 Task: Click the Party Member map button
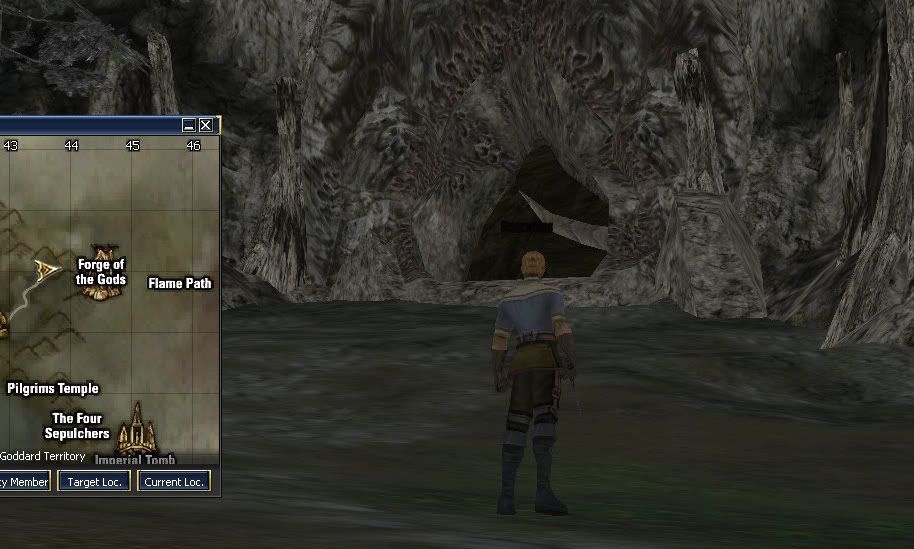coord(23,482)
